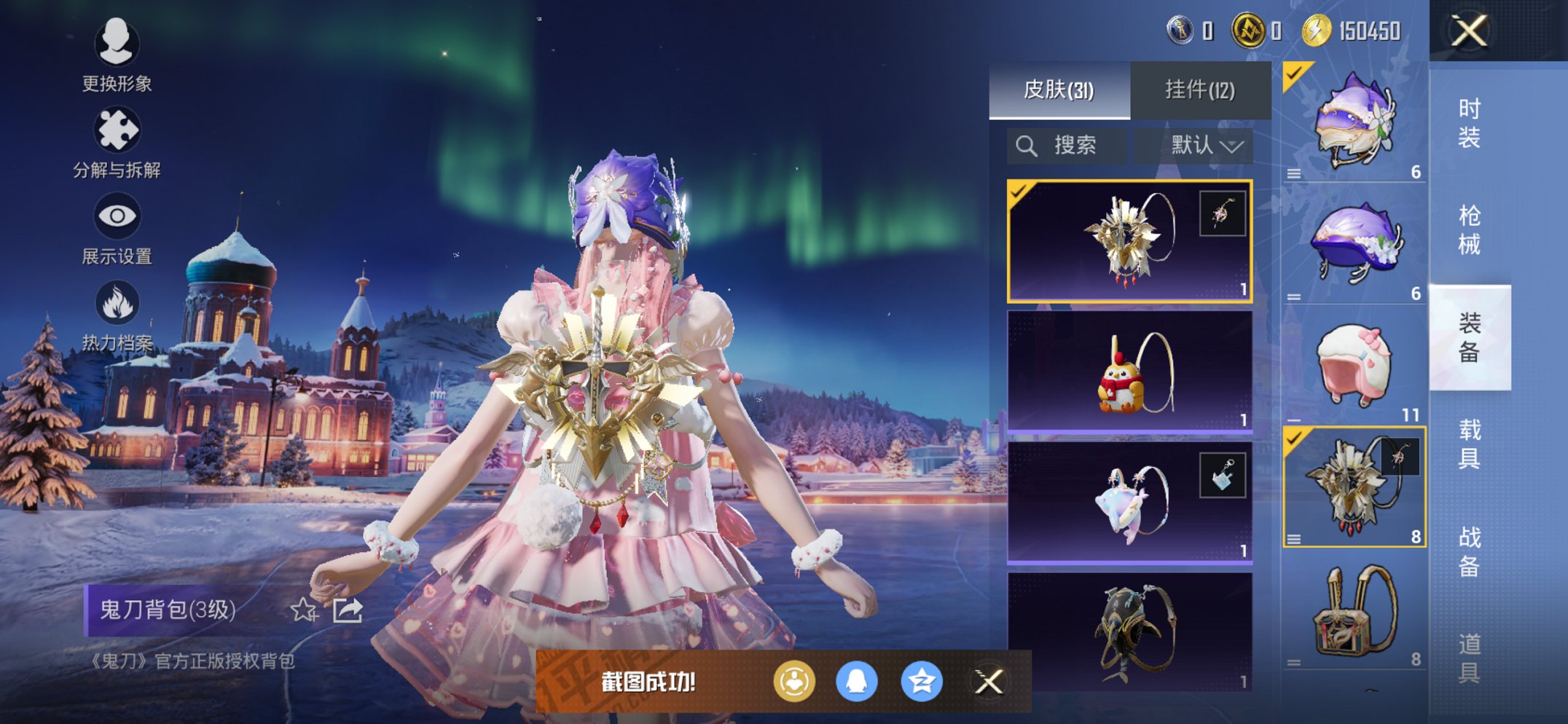Switch to the 挂件(12) tab
This screenshot has height=724, width=1568.
pyautogui.click(x=1200, y=90)
